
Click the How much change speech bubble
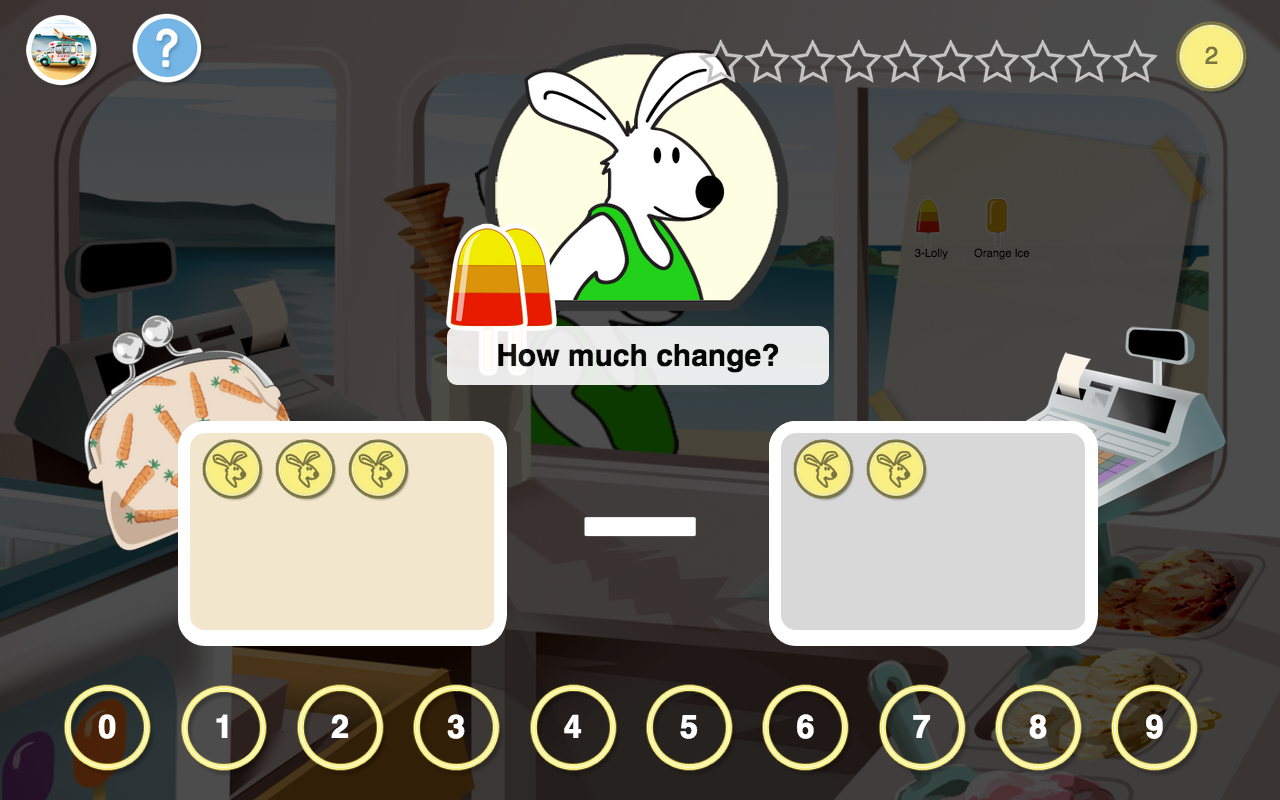pyautogui.click(x=638, y=355)
